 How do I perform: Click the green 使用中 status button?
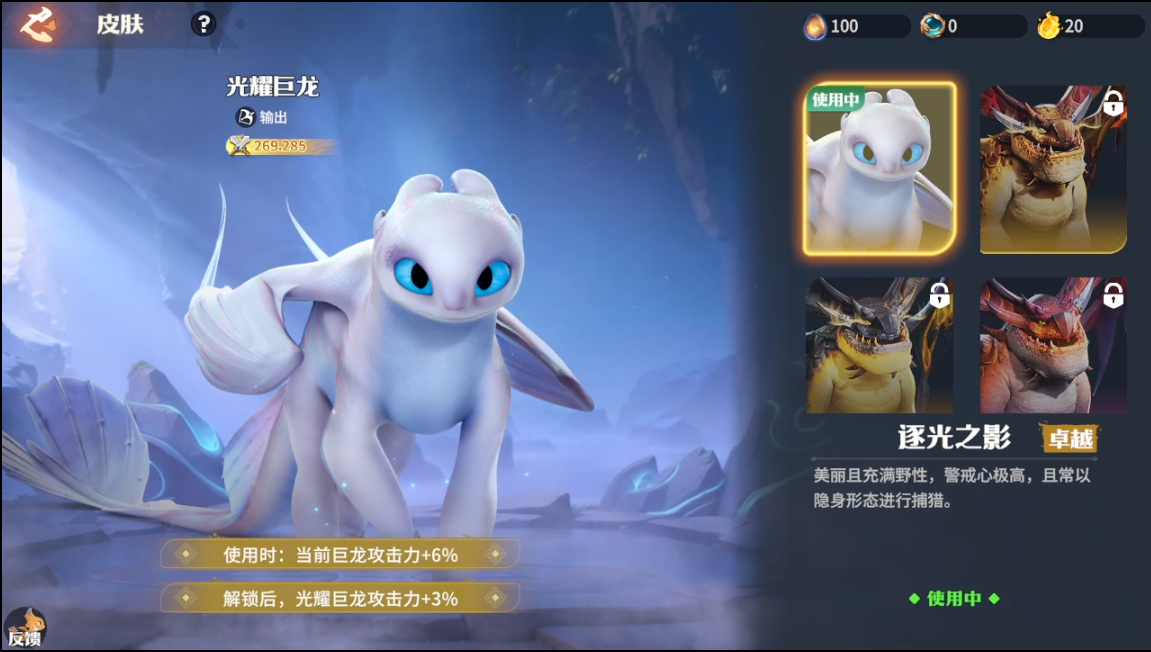[x=953, y=598]
